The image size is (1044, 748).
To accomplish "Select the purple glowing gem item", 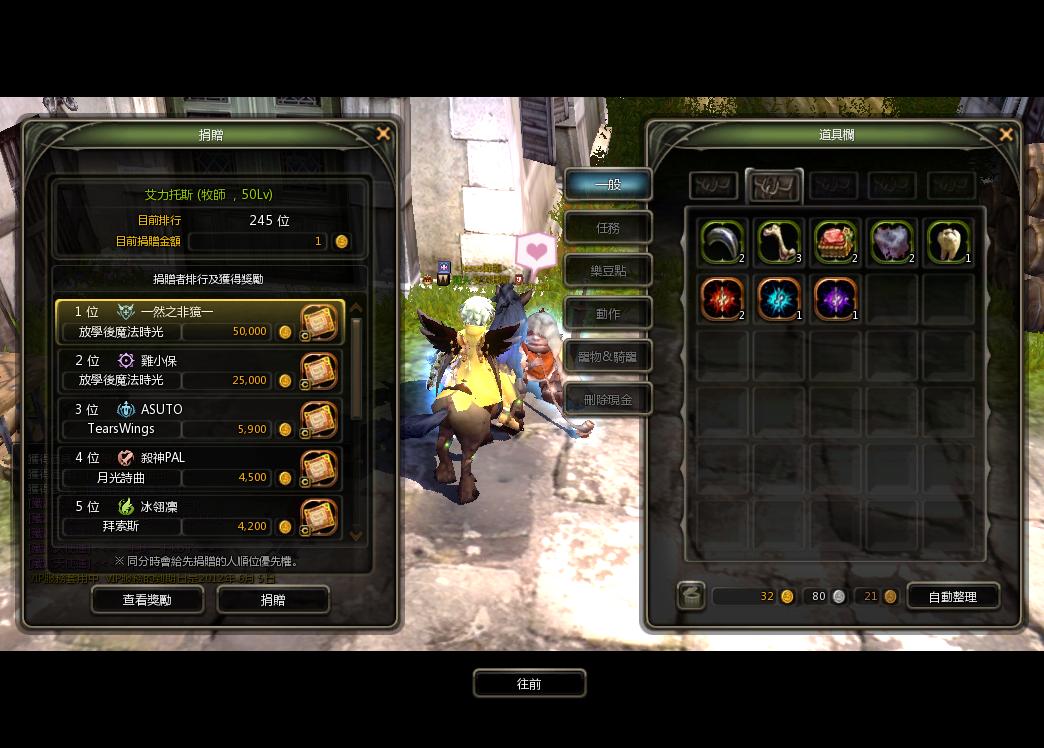I will [835, 299].
